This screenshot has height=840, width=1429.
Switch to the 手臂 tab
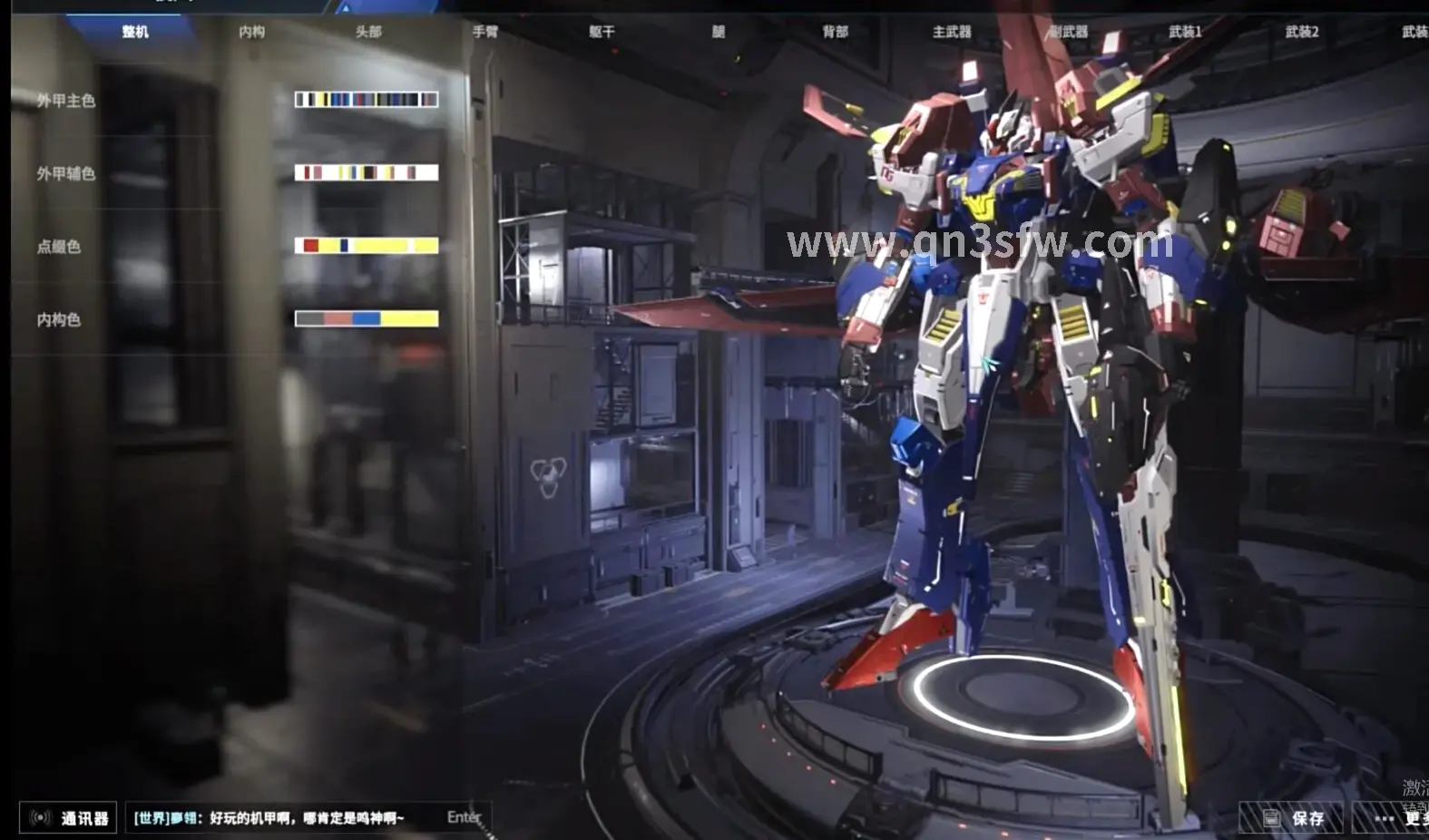point(485,32)
